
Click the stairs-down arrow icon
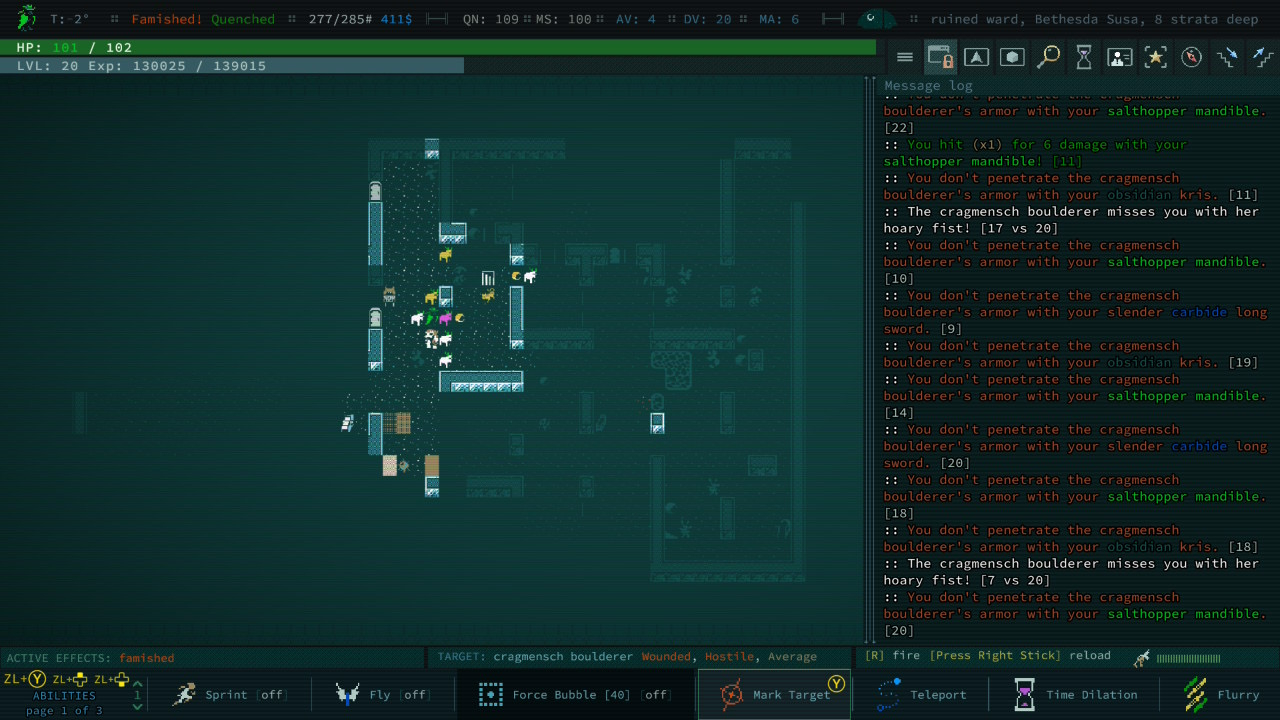[1227, 58]
